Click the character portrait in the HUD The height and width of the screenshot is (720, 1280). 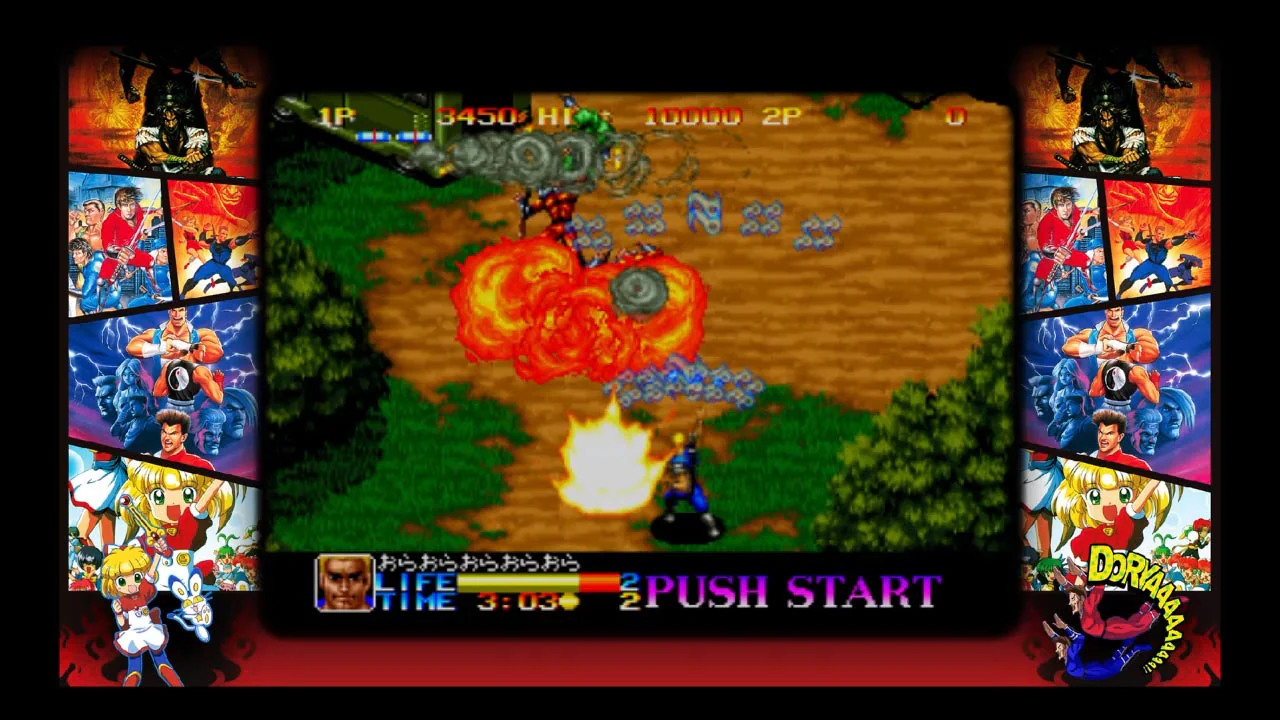pyautogui.click(x=345, y=583)
